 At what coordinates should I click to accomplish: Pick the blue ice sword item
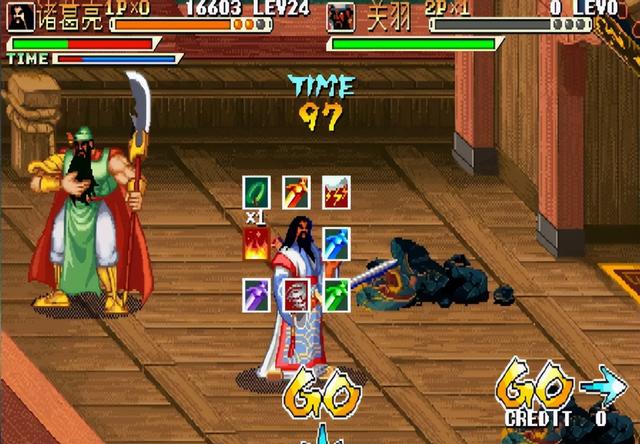coord(336,243)
